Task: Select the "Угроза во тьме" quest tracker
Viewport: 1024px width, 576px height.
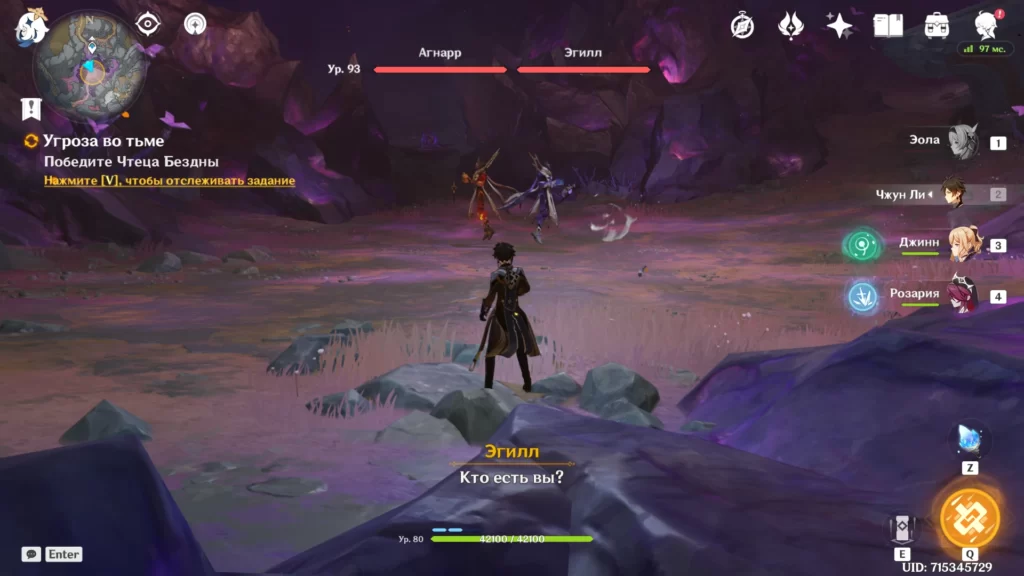Action: point(103,141)
